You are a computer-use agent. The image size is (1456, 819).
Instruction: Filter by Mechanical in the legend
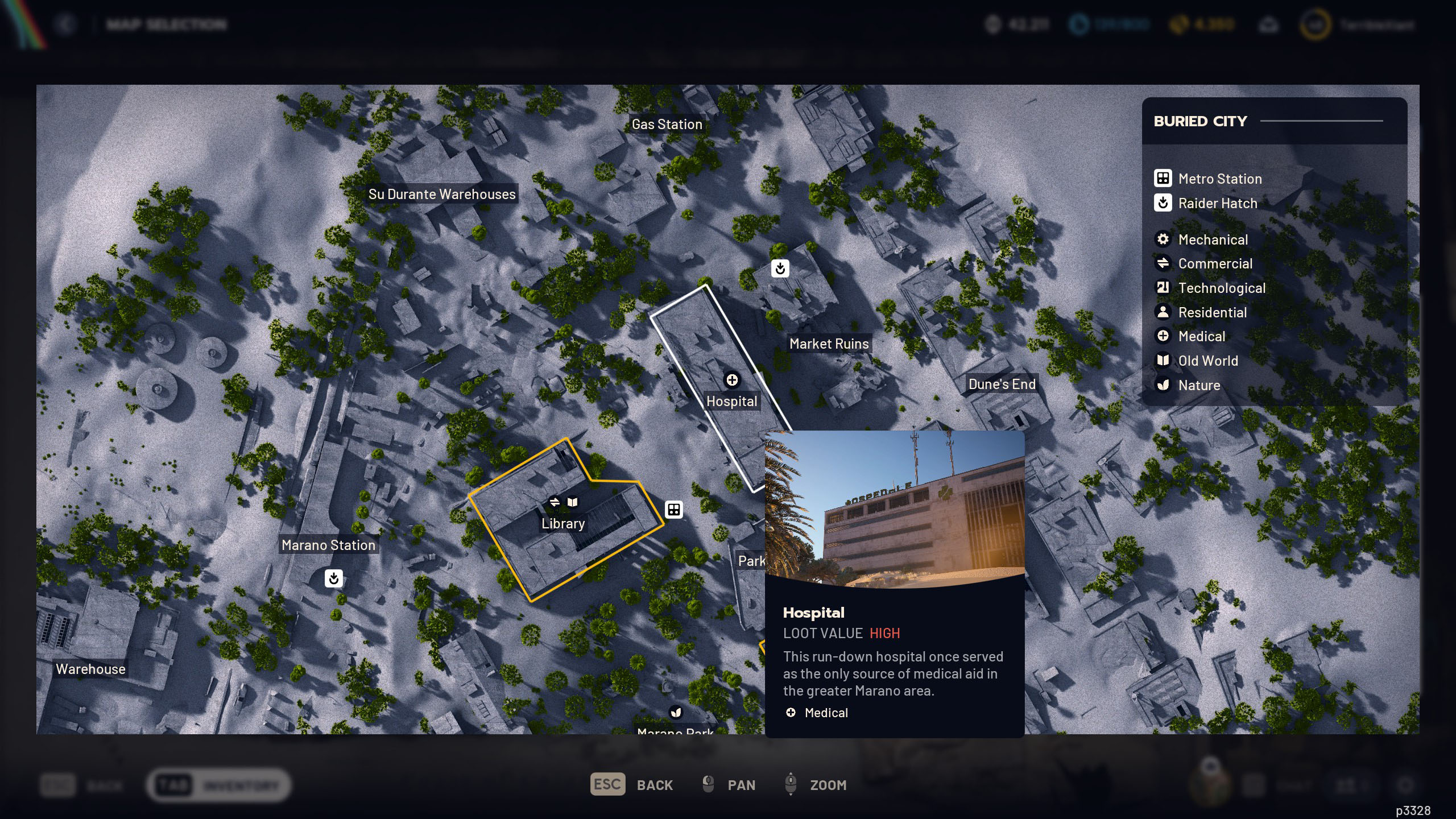coord(1213,239)
